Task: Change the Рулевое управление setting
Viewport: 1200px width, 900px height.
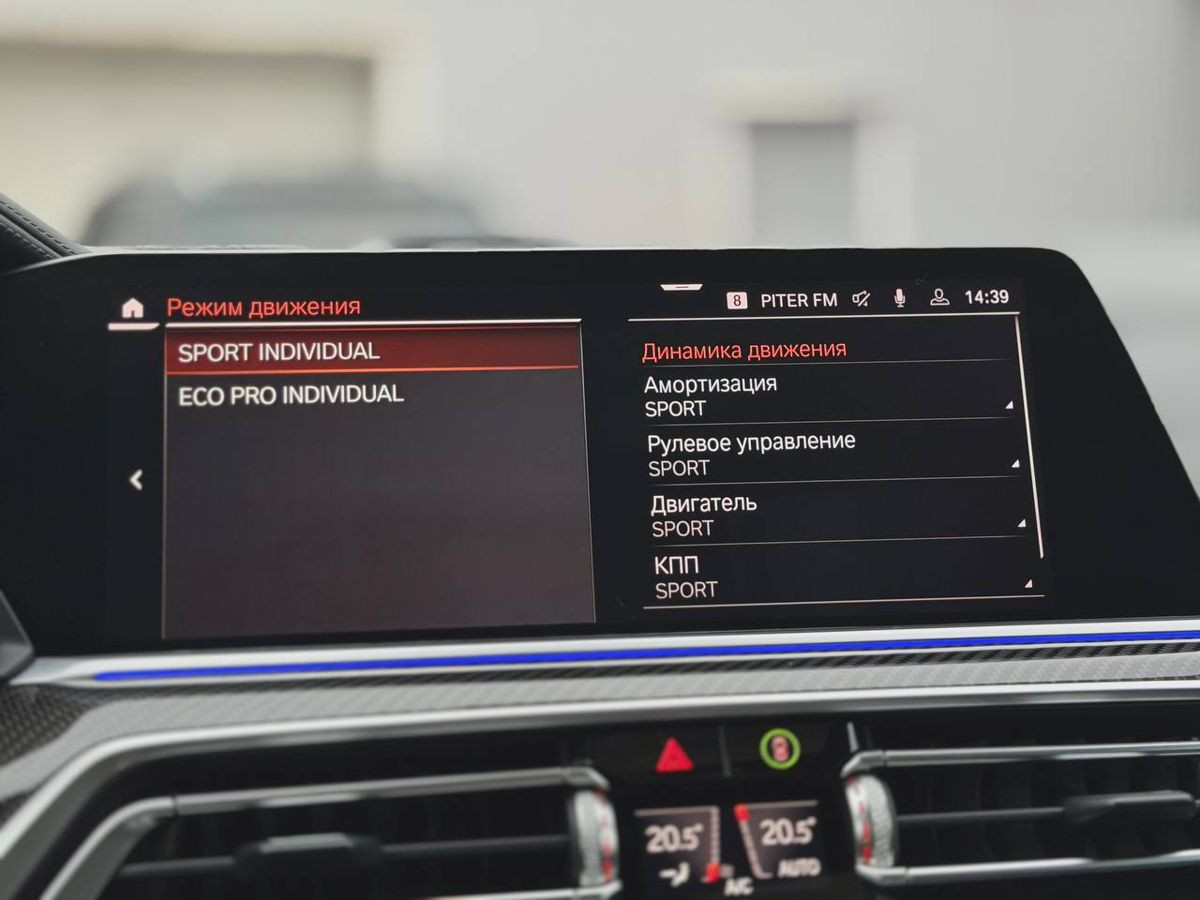Action: pos(830,454)
